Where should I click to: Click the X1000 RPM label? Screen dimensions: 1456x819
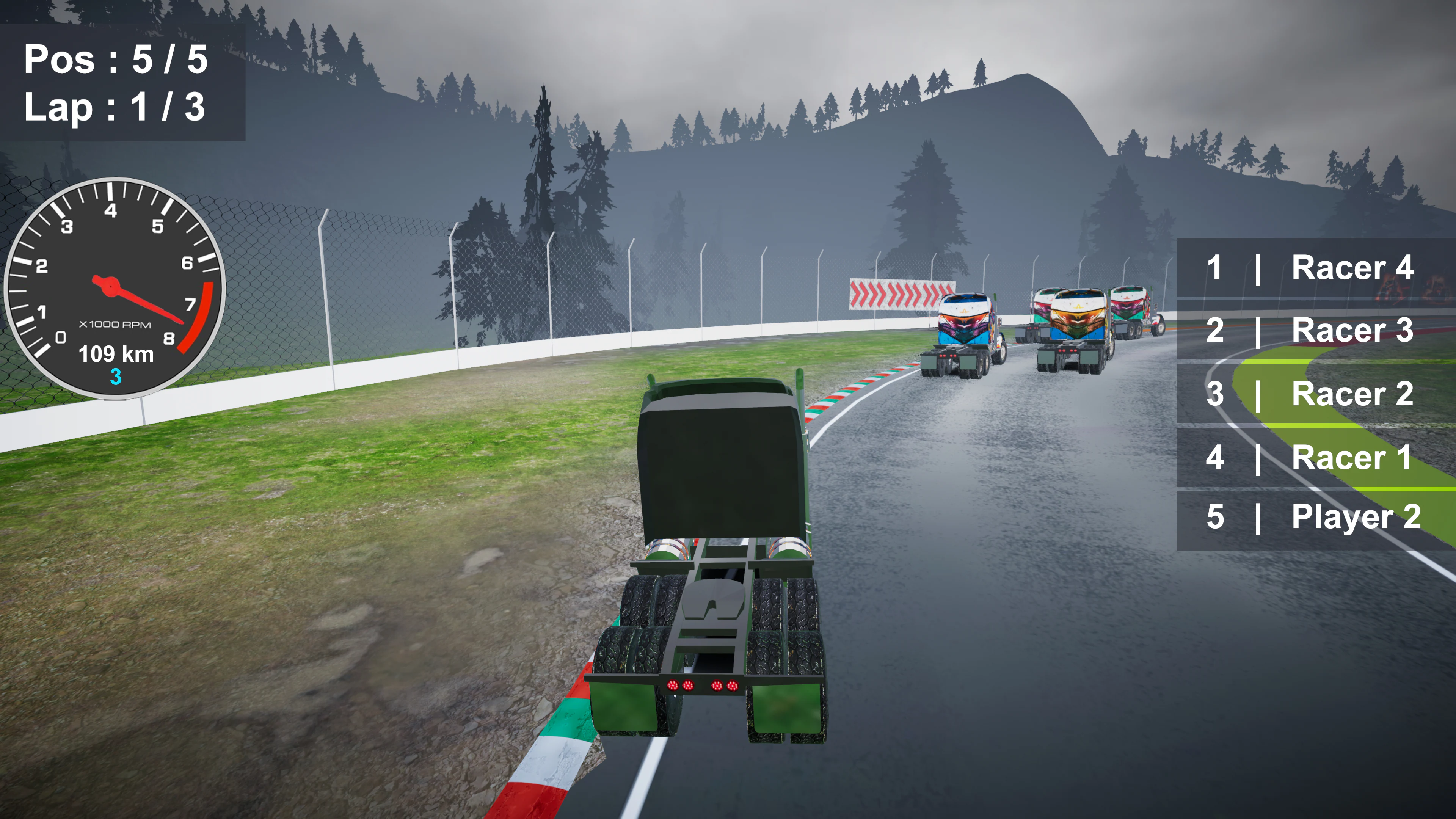click(115, 324)
